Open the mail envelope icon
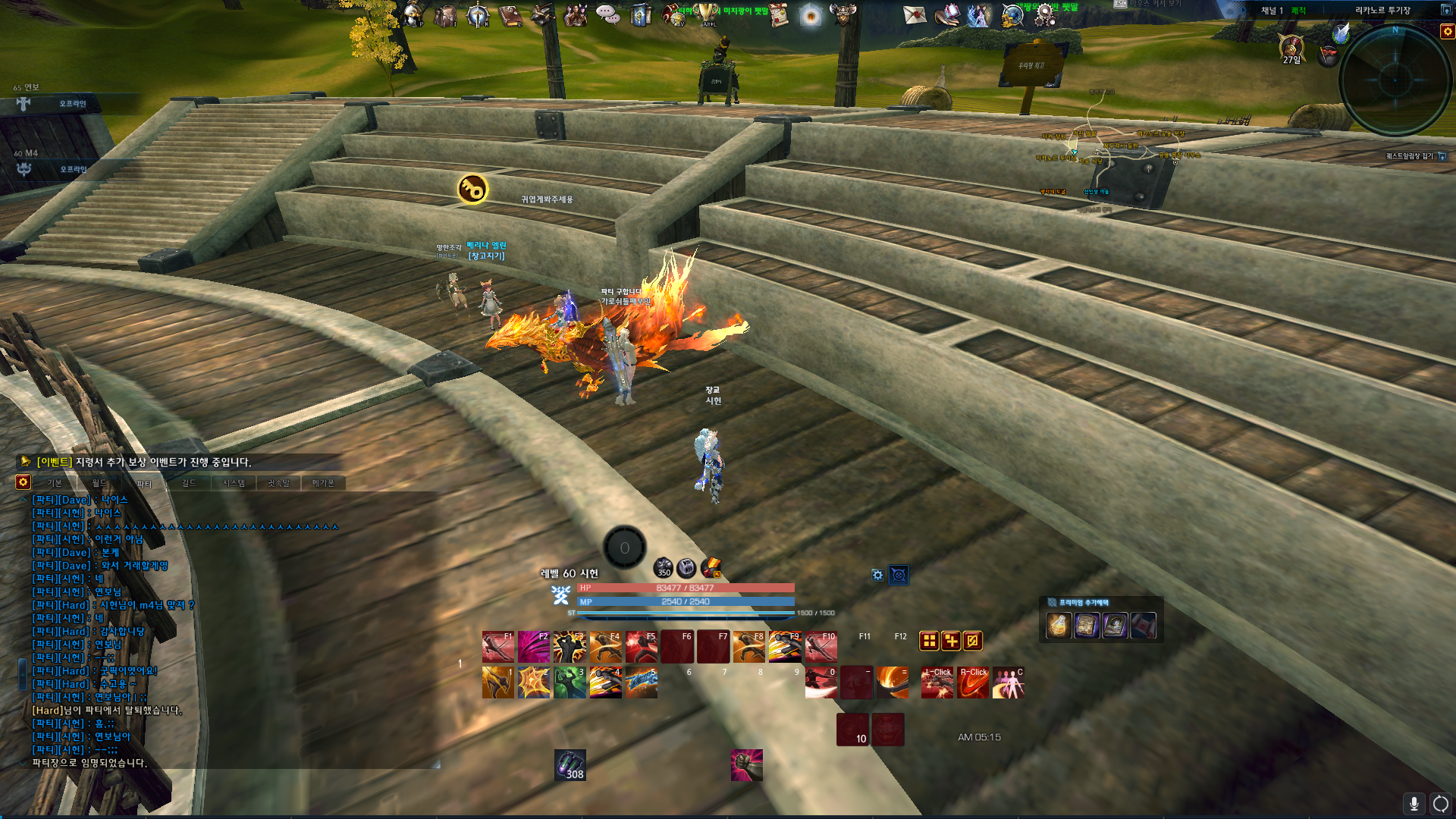This screenshot has height=819, width=1456. tap(915, 14)
